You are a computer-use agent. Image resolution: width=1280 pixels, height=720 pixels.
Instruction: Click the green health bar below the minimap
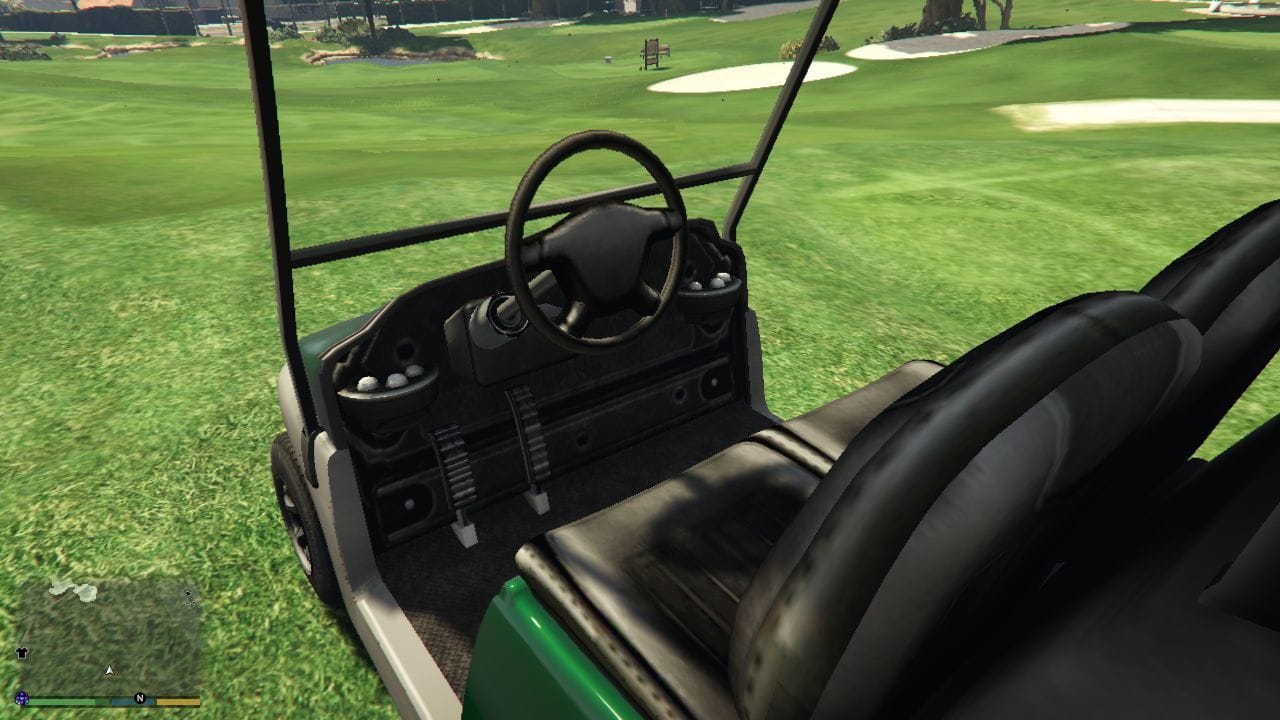pyautogui.click(x=62, y=701)
